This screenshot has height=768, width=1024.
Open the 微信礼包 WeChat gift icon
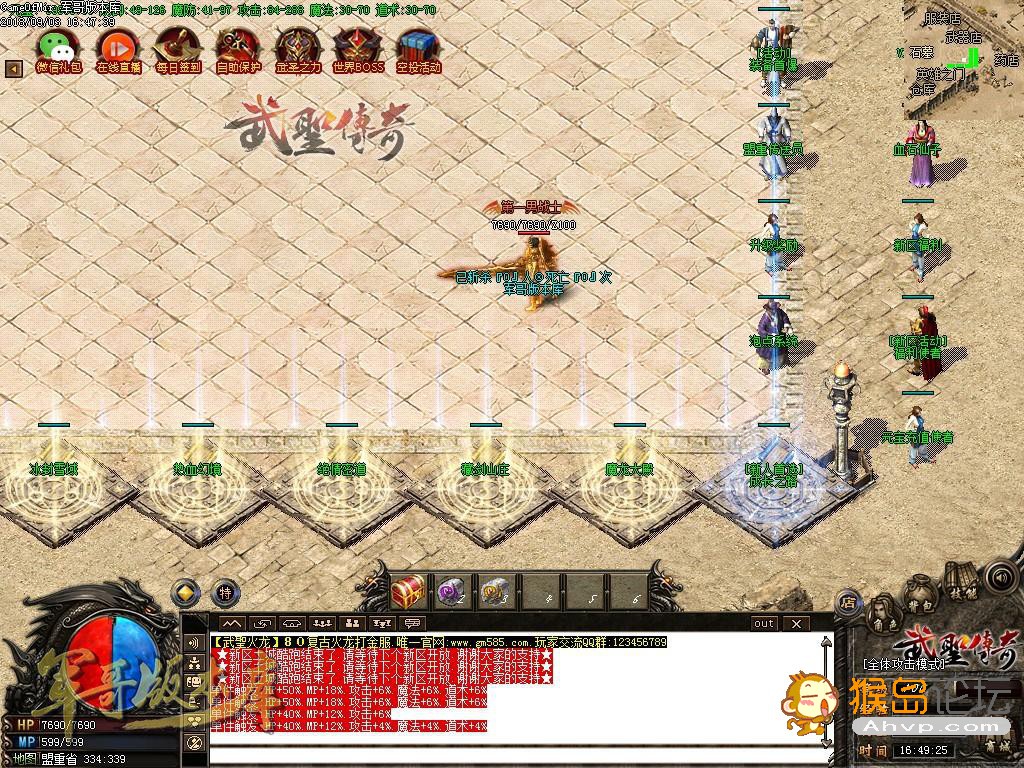point(58,48)
